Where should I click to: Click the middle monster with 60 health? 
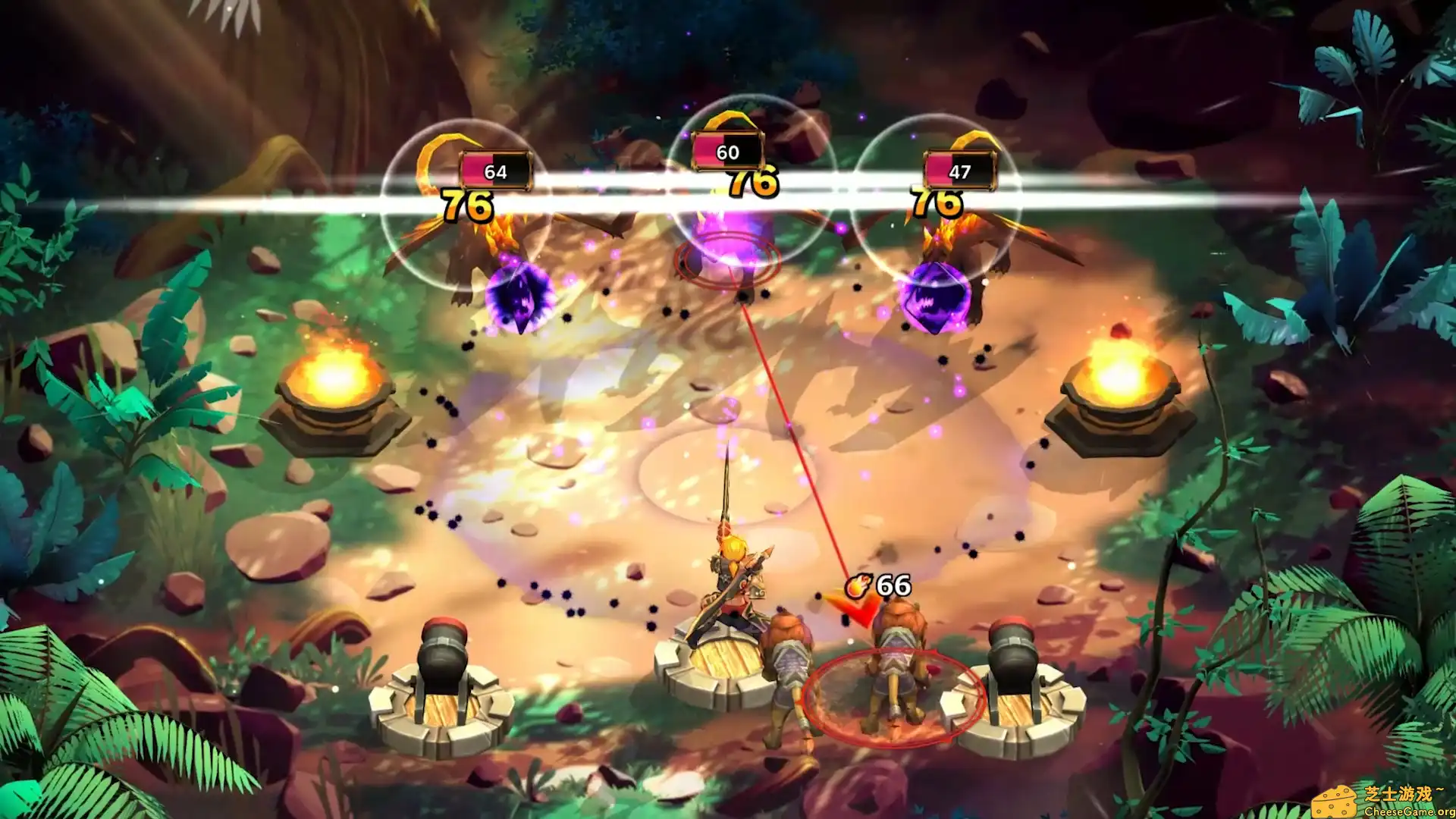(728, 235)
